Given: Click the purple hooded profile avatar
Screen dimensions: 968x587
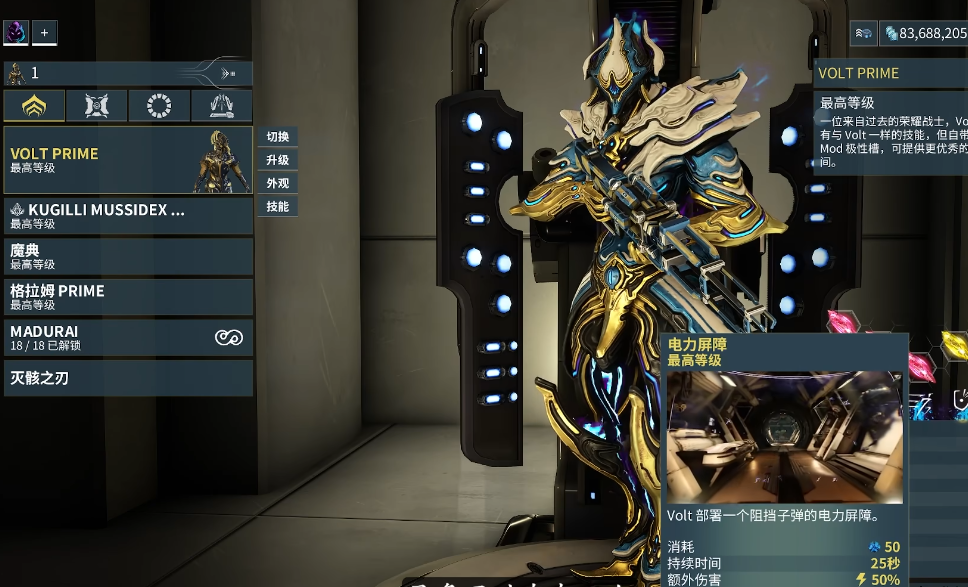Looking at the screenshot, I should click(16, 33).
